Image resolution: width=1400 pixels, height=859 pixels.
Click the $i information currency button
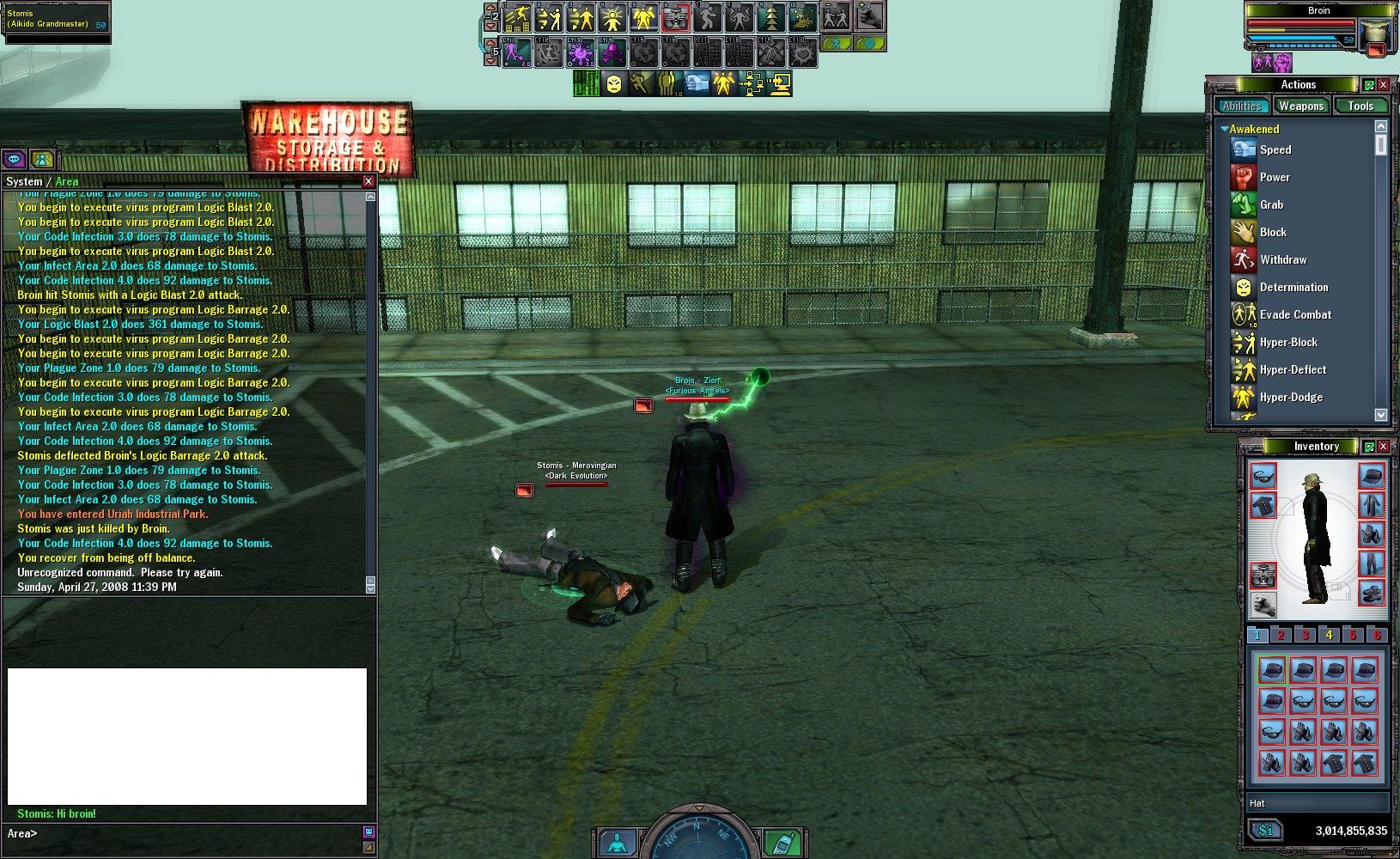click(1265, 831)
